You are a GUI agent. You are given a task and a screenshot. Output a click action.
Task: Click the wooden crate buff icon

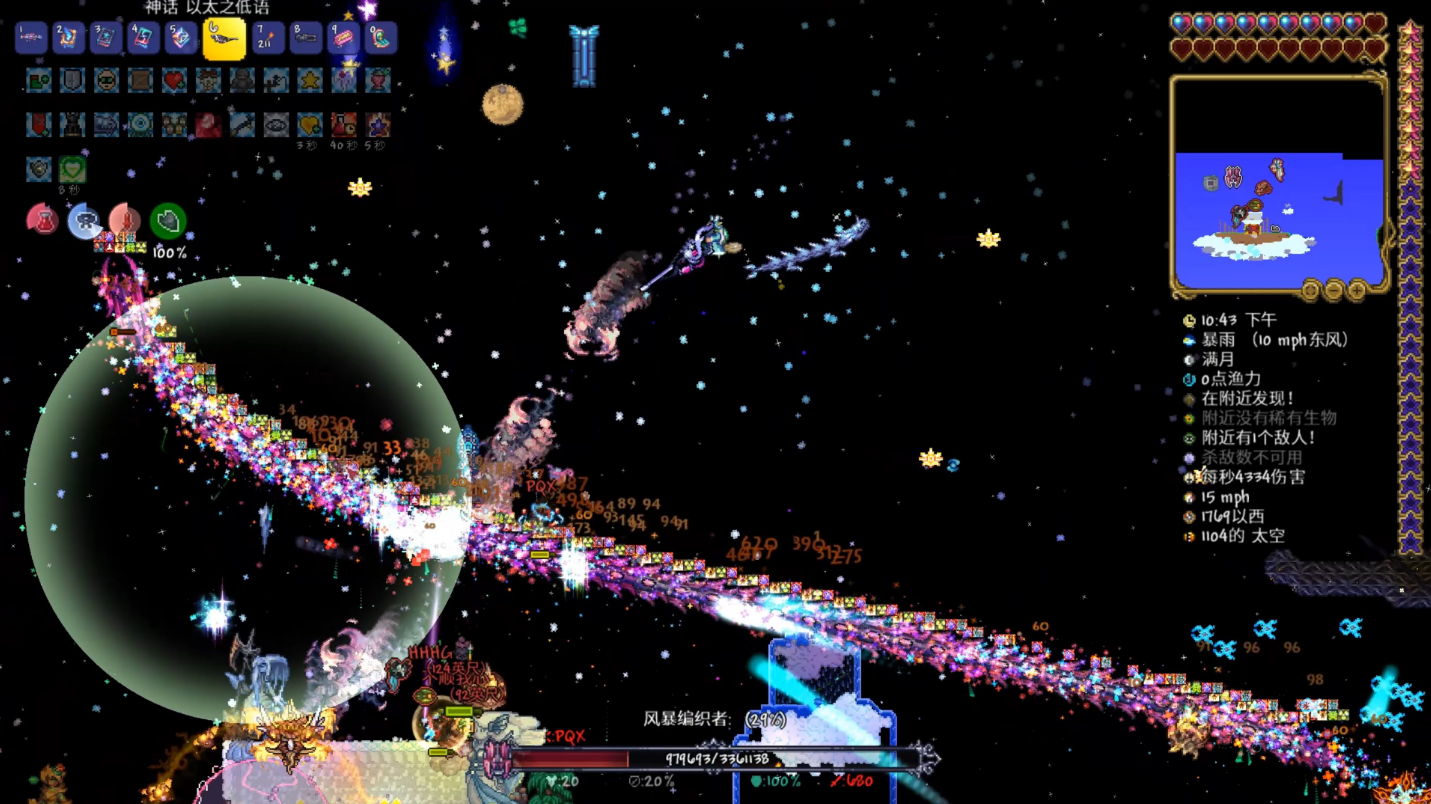140,80
